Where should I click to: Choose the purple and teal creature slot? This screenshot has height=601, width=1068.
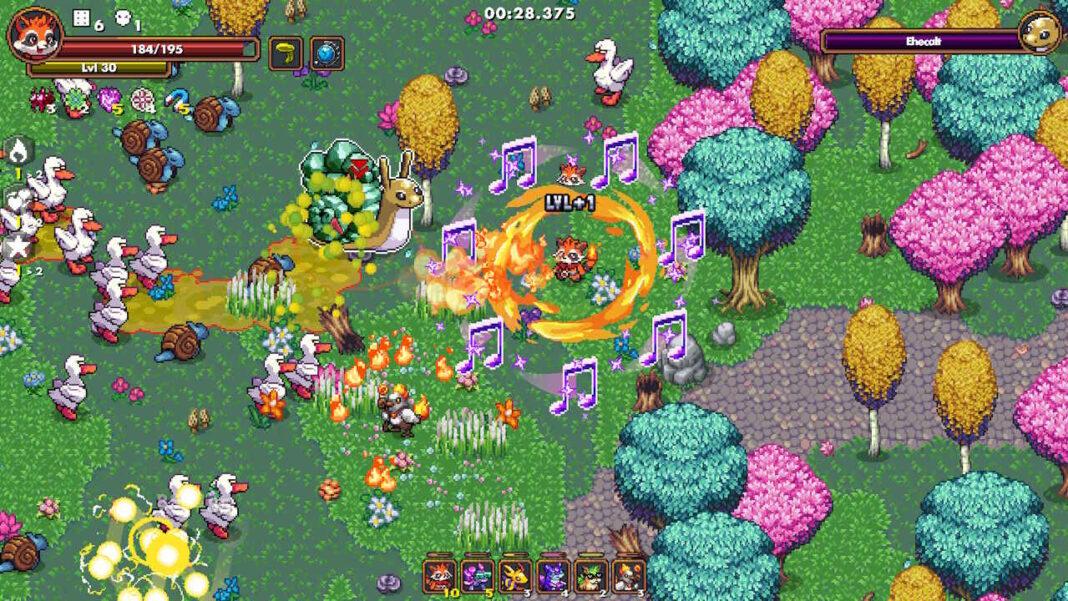tap(476, 575)
